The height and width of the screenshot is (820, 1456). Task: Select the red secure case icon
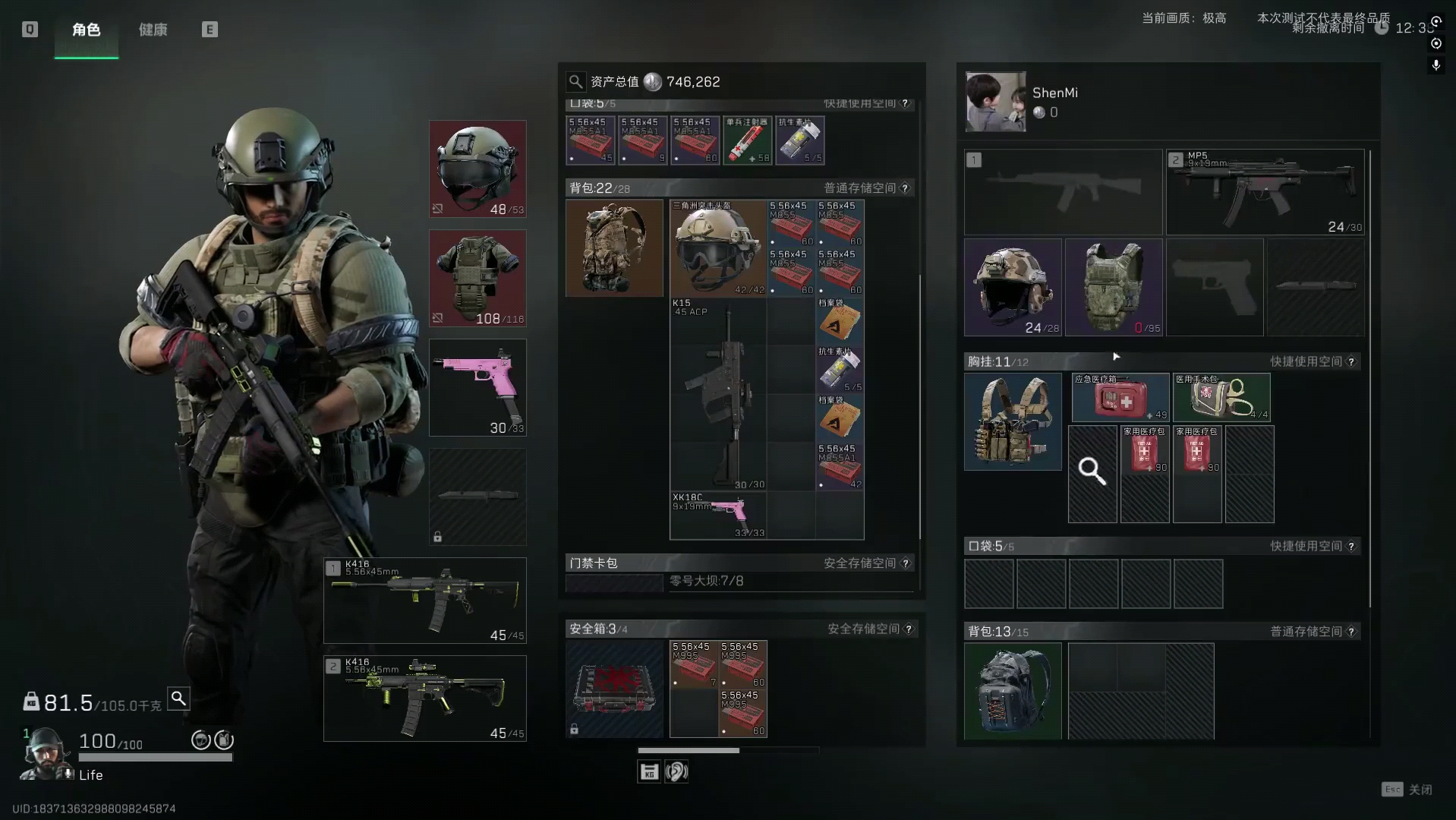tap(614, 689)
